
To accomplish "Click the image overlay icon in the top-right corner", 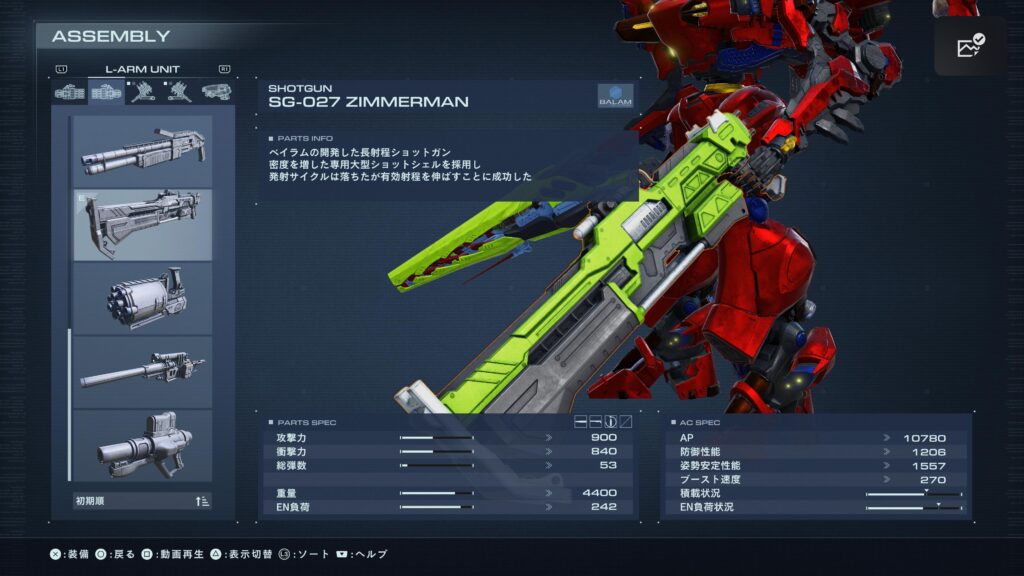I will tap(970, 46).
